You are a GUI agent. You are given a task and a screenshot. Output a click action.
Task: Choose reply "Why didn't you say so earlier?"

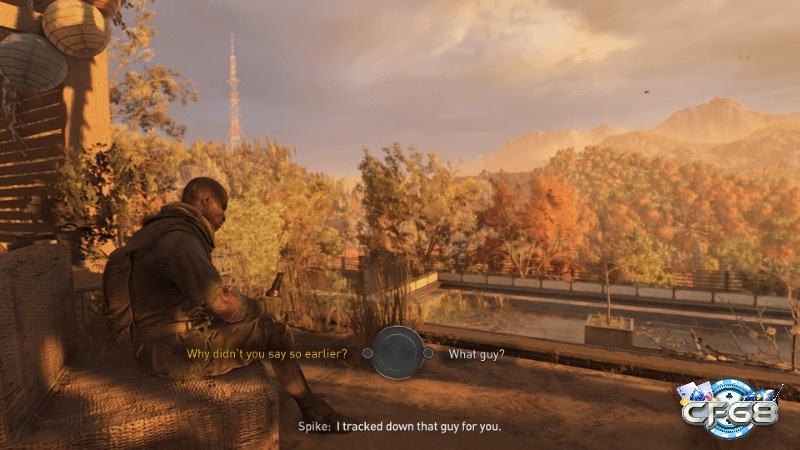[267, 354]
